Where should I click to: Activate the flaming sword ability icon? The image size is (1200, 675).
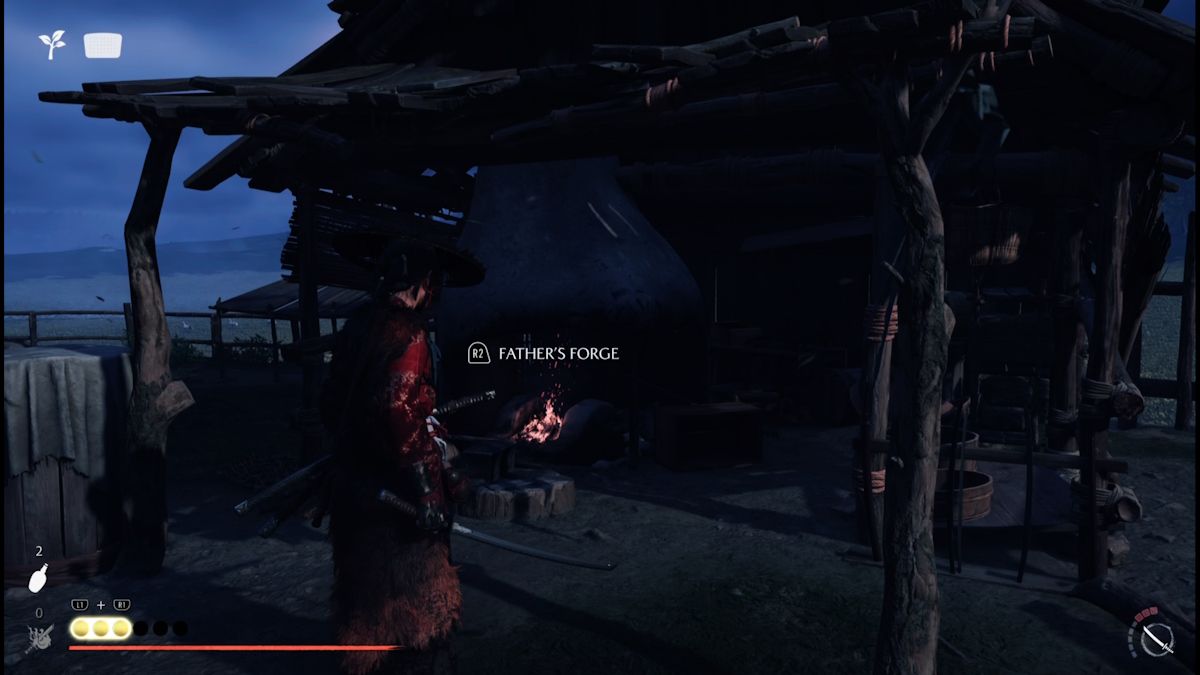click(39, 637)
